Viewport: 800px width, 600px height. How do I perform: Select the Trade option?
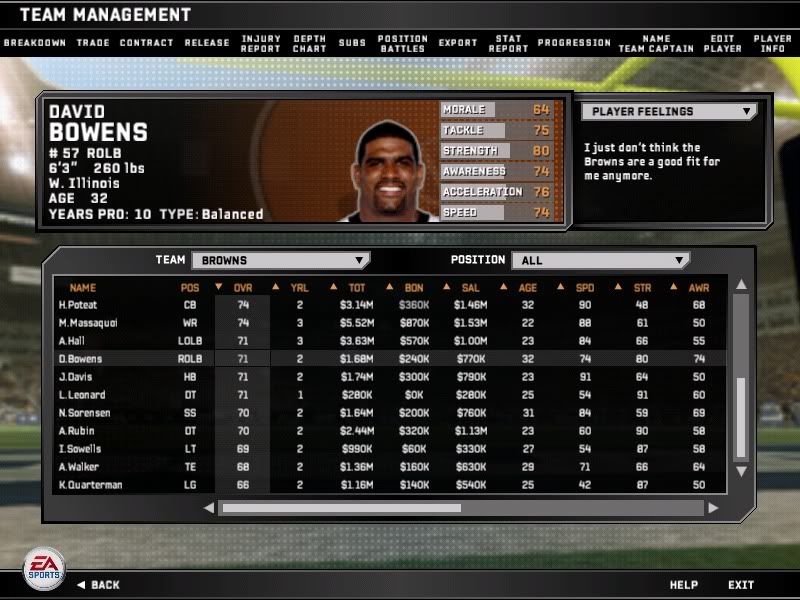coord(93,43)
